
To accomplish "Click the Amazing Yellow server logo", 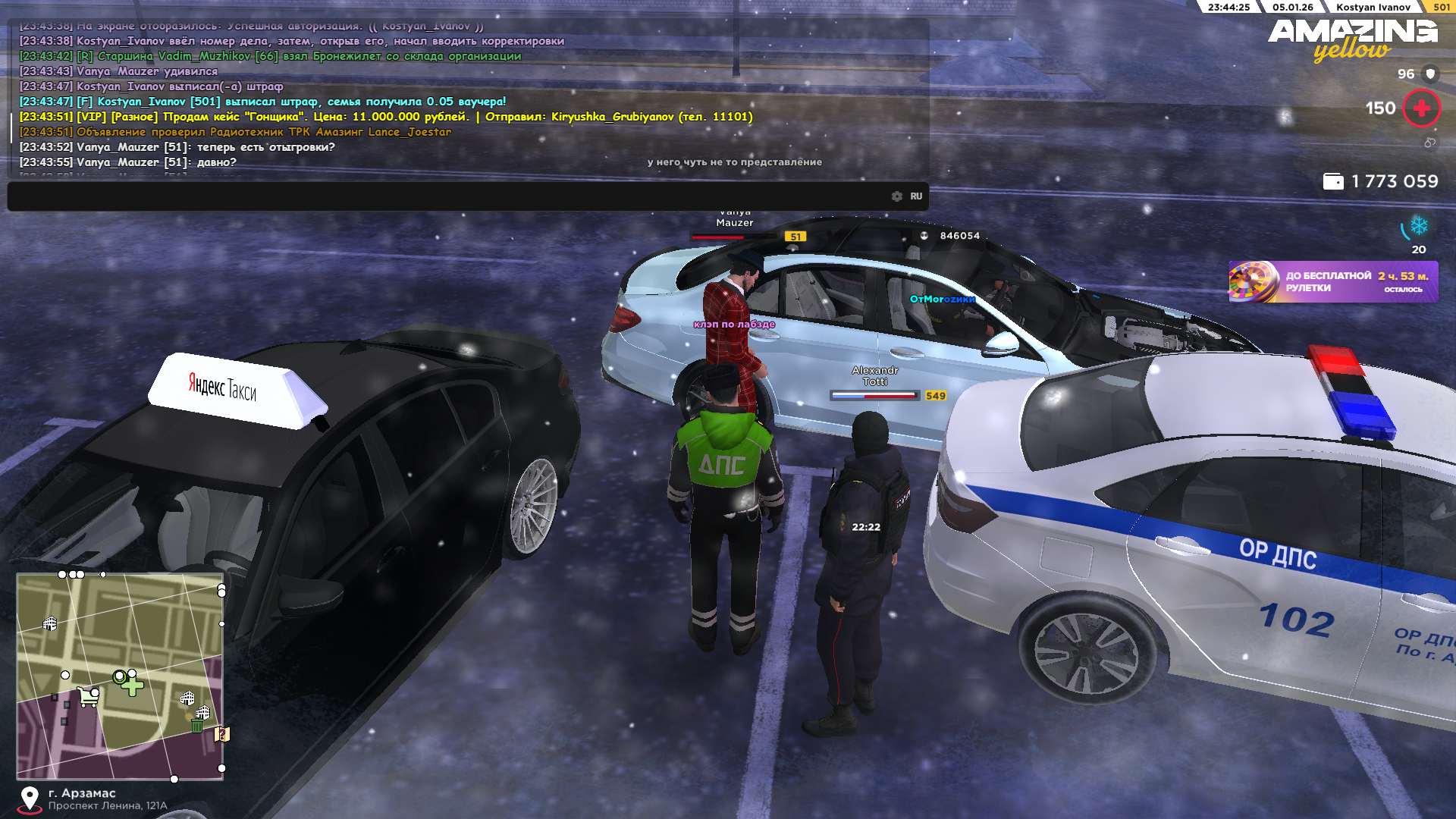I will point(1352,39).
